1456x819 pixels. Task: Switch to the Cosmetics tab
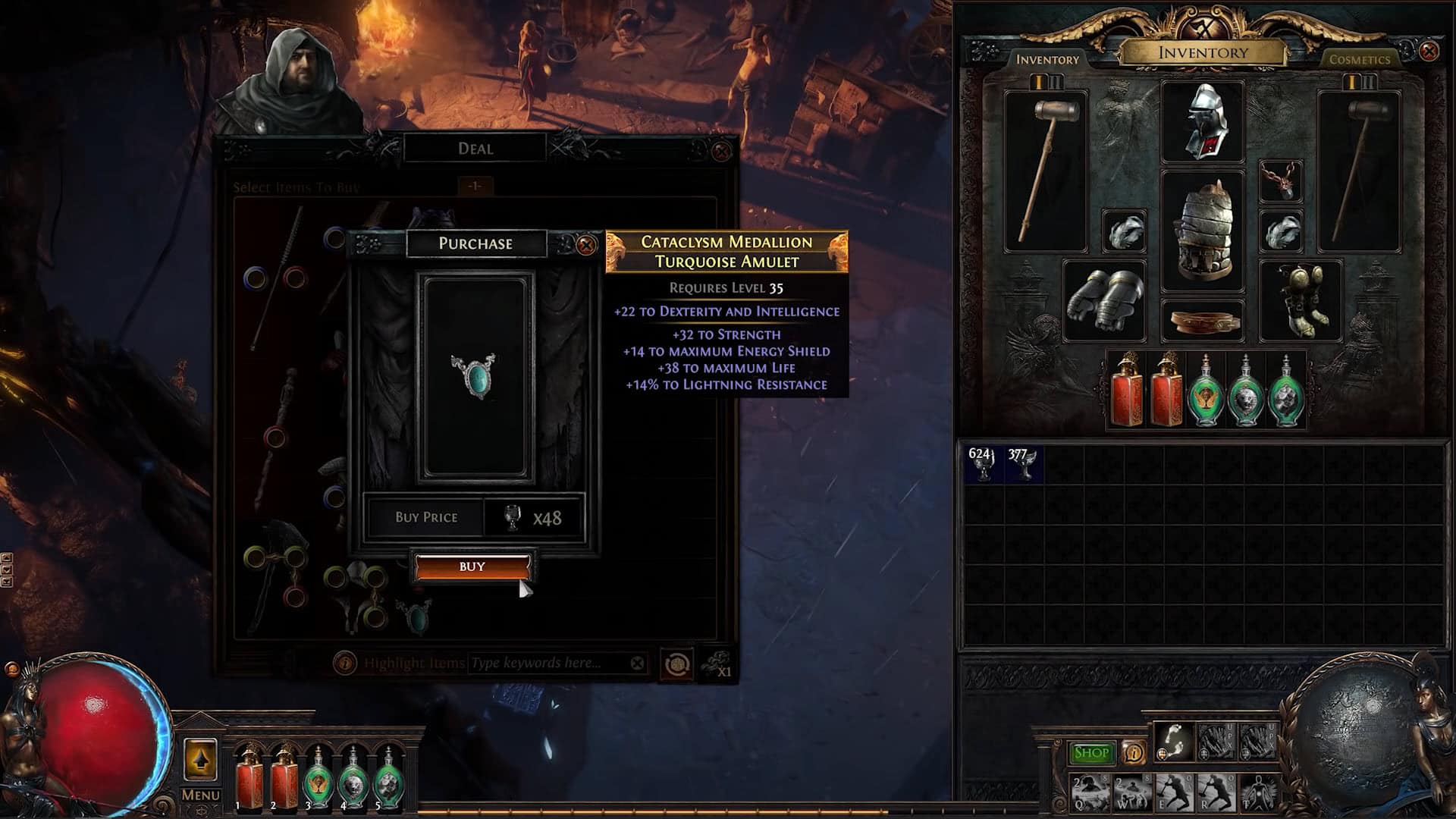tap(1359, 59)
